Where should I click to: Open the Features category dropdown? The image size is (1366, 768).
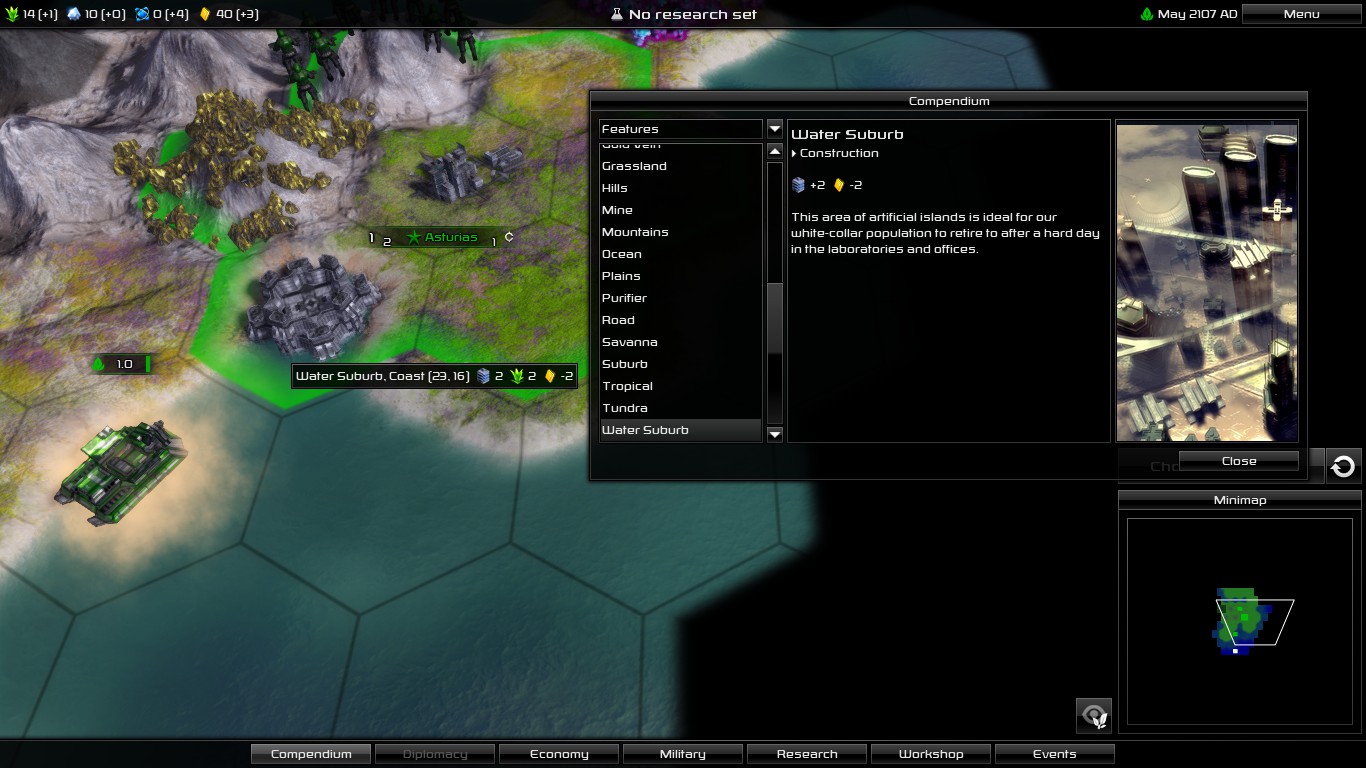click(774, 129)
